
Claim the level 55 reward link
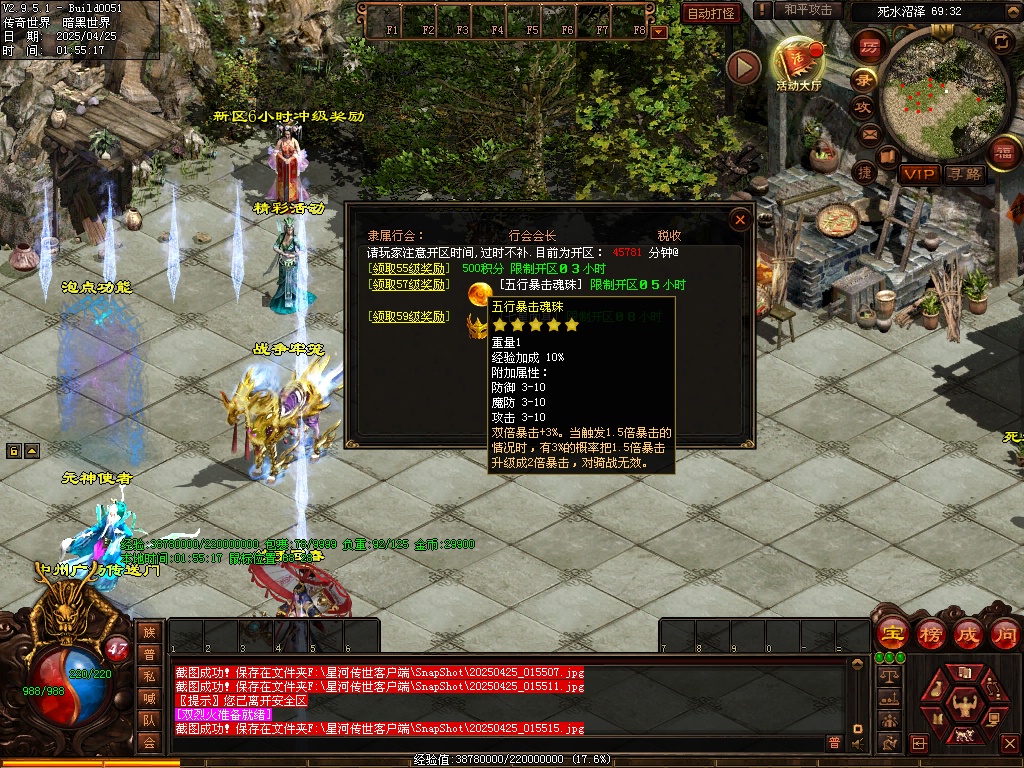(410, 268)
